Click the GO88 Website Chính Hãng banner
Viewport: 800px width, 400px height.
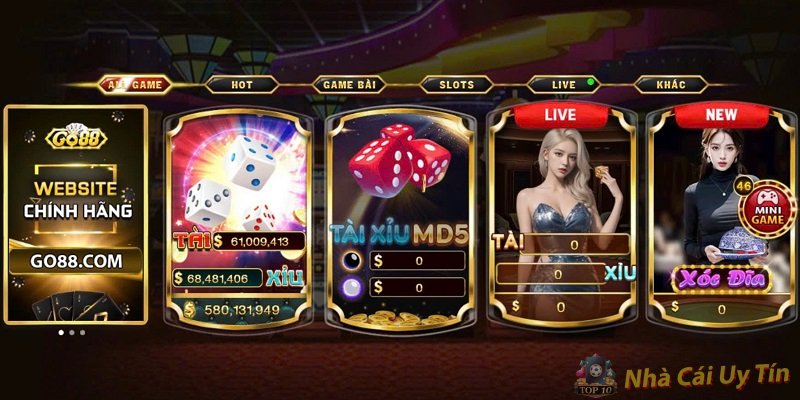[76, 215]
